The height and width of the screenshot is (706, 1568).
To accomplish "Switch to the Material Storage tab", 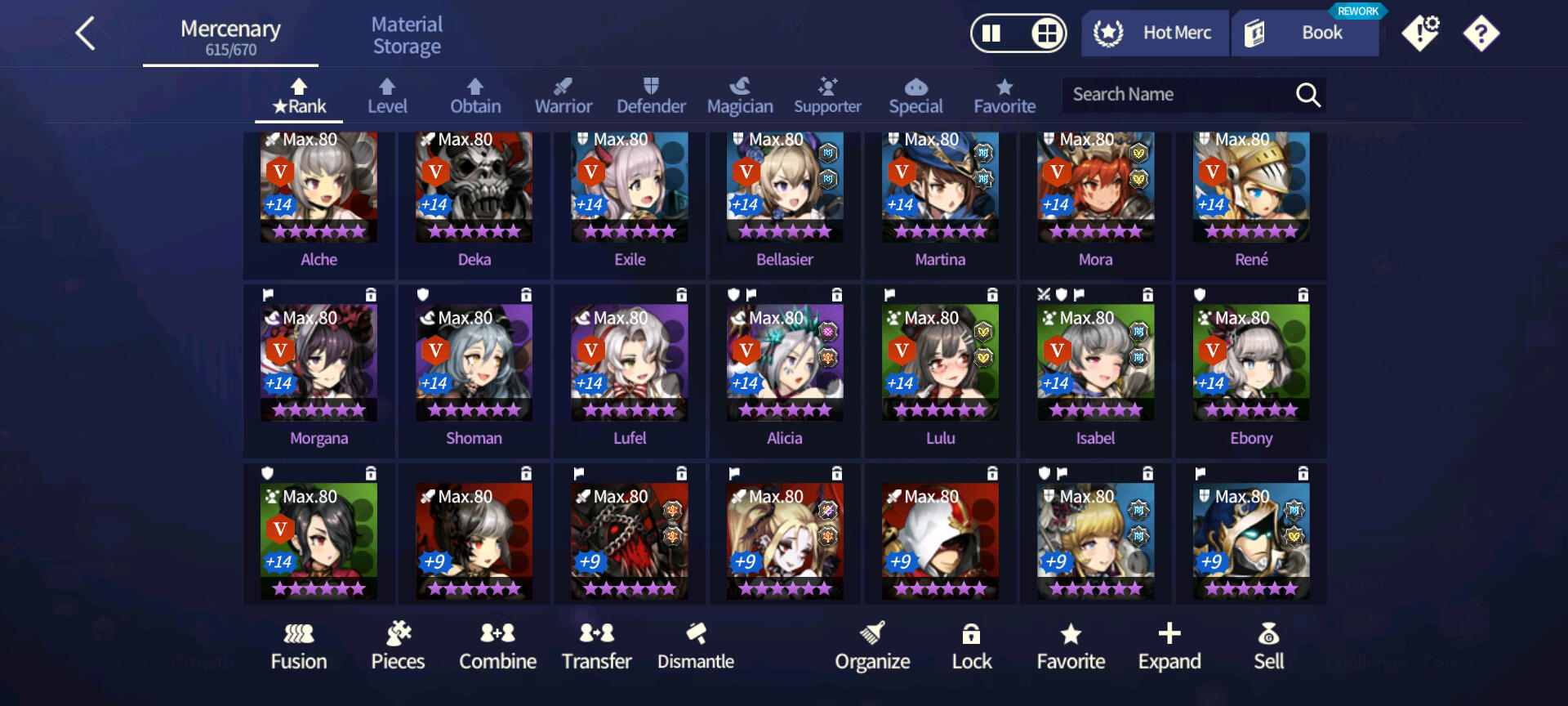I will coord(407,36).
